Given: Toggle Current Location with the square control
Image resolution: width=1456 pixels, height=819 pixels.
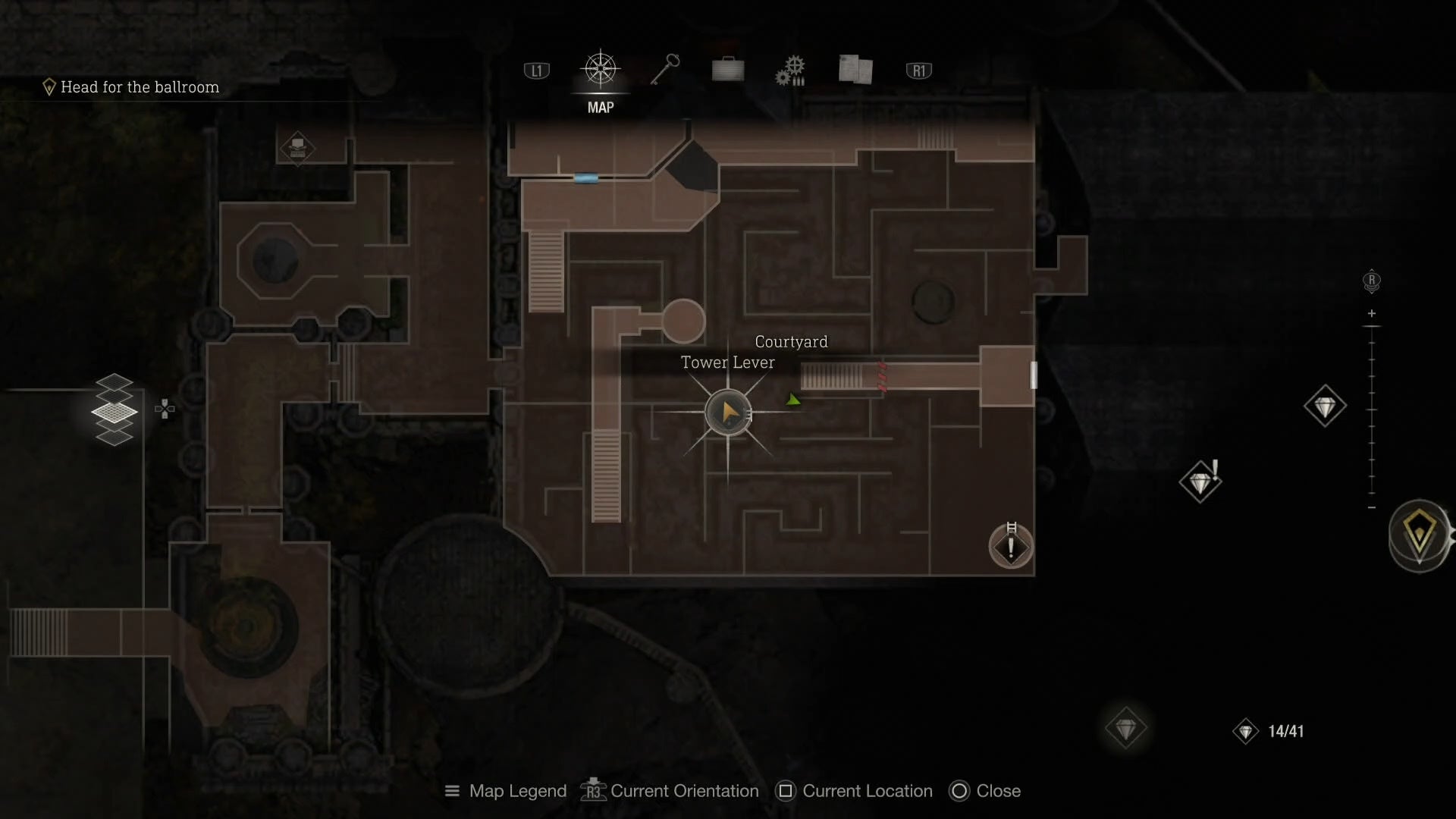Looking at the screenshot, I should pyautogui.click(x=785, y=791).
